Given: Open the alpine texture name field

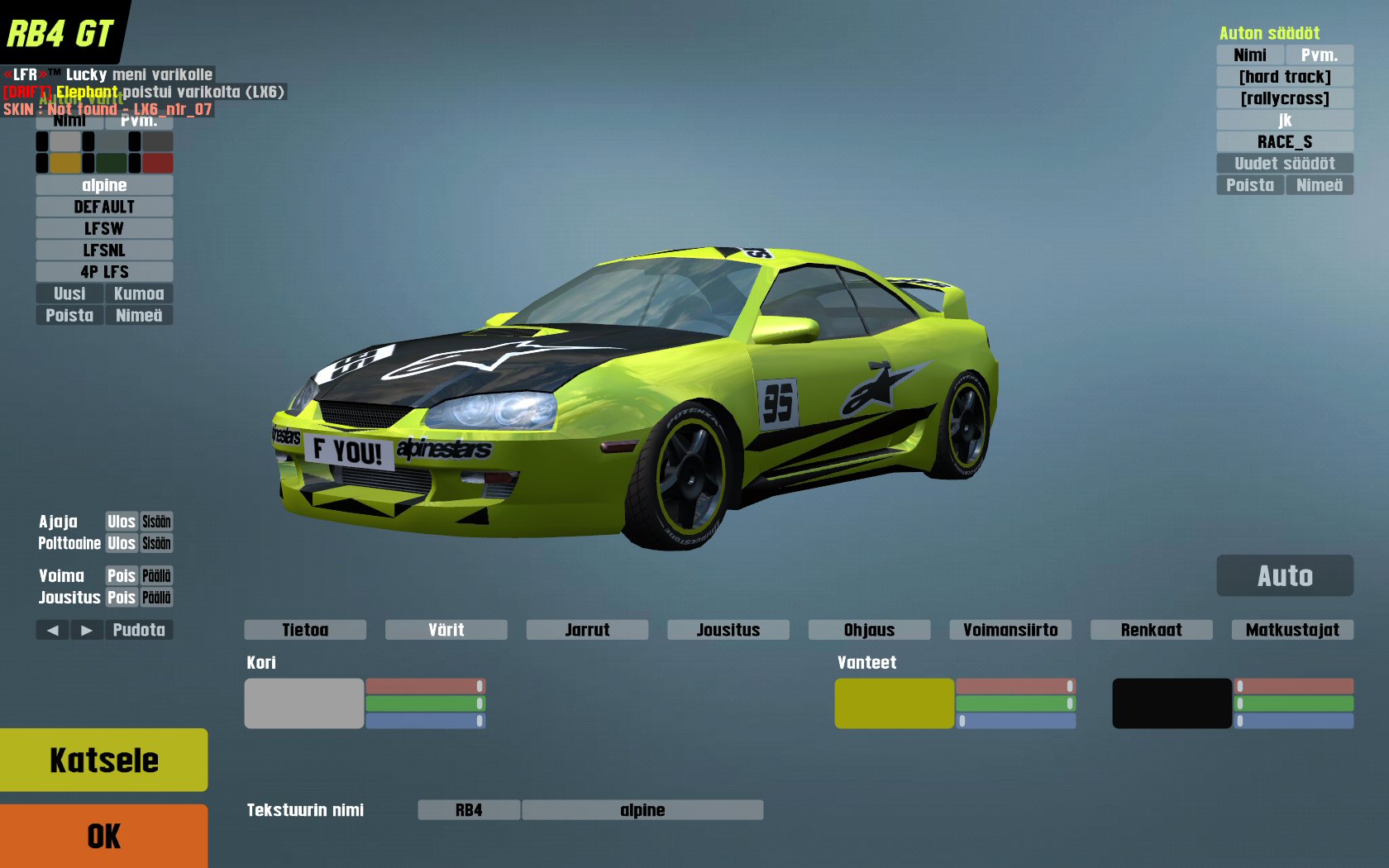Looking at the screenshot, I should coord(642,810).
